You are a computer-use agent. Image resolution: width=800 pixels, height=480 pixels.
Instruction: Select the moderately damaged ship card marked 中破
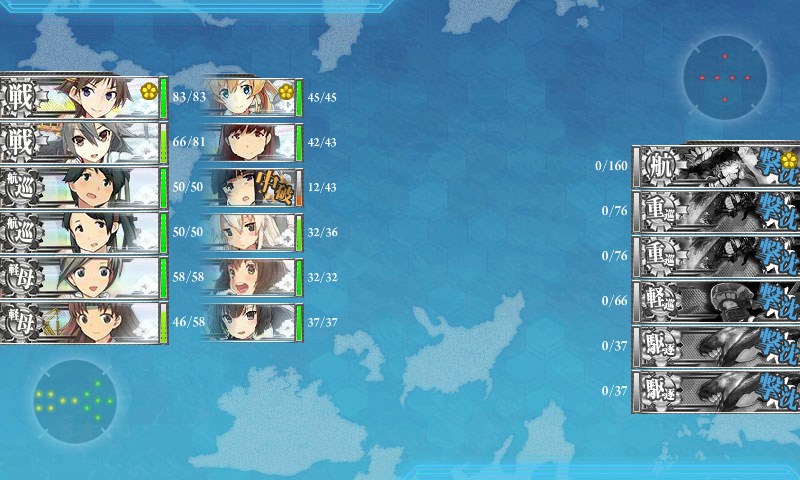click(250, 188)
